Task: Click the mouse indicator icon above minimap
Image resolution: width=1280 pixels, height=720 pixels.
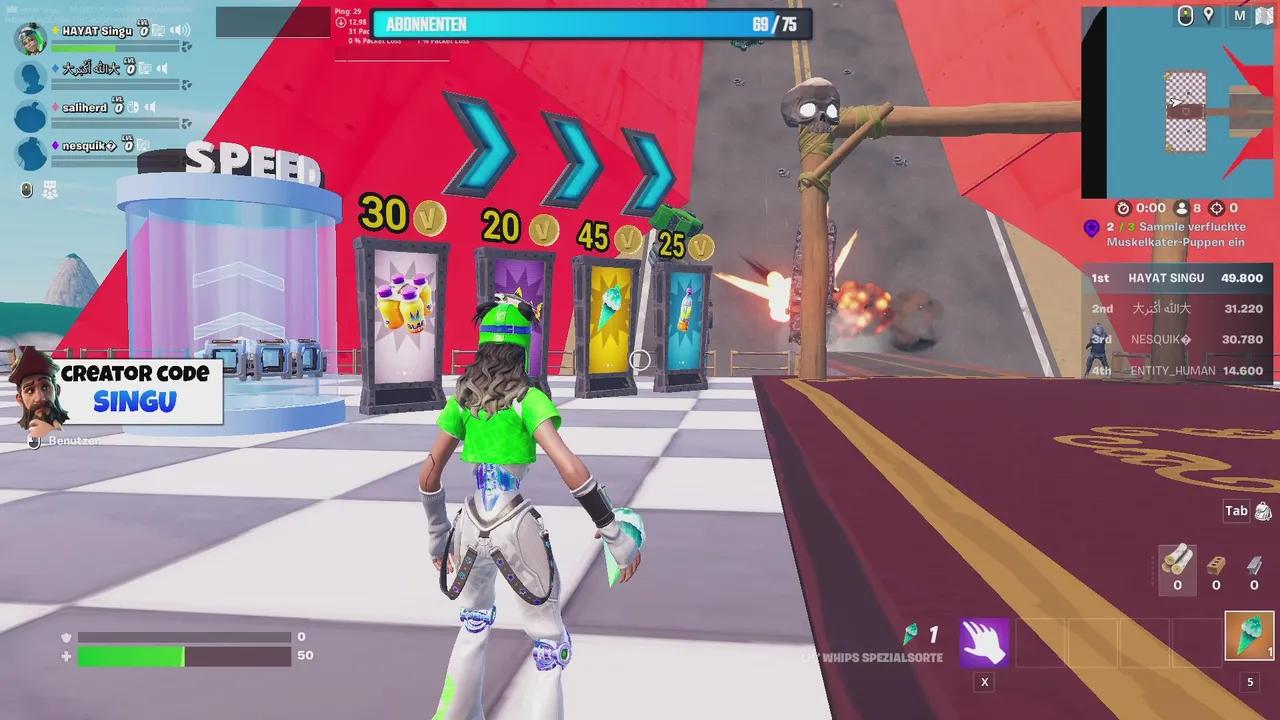Action: click(1185, 16)
